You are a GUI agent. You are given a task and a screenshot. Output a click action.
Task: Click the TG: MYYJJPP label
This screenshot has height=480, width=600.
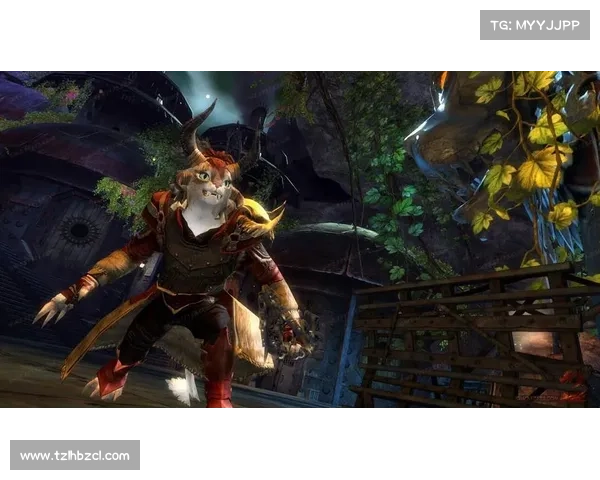[535, 25]
